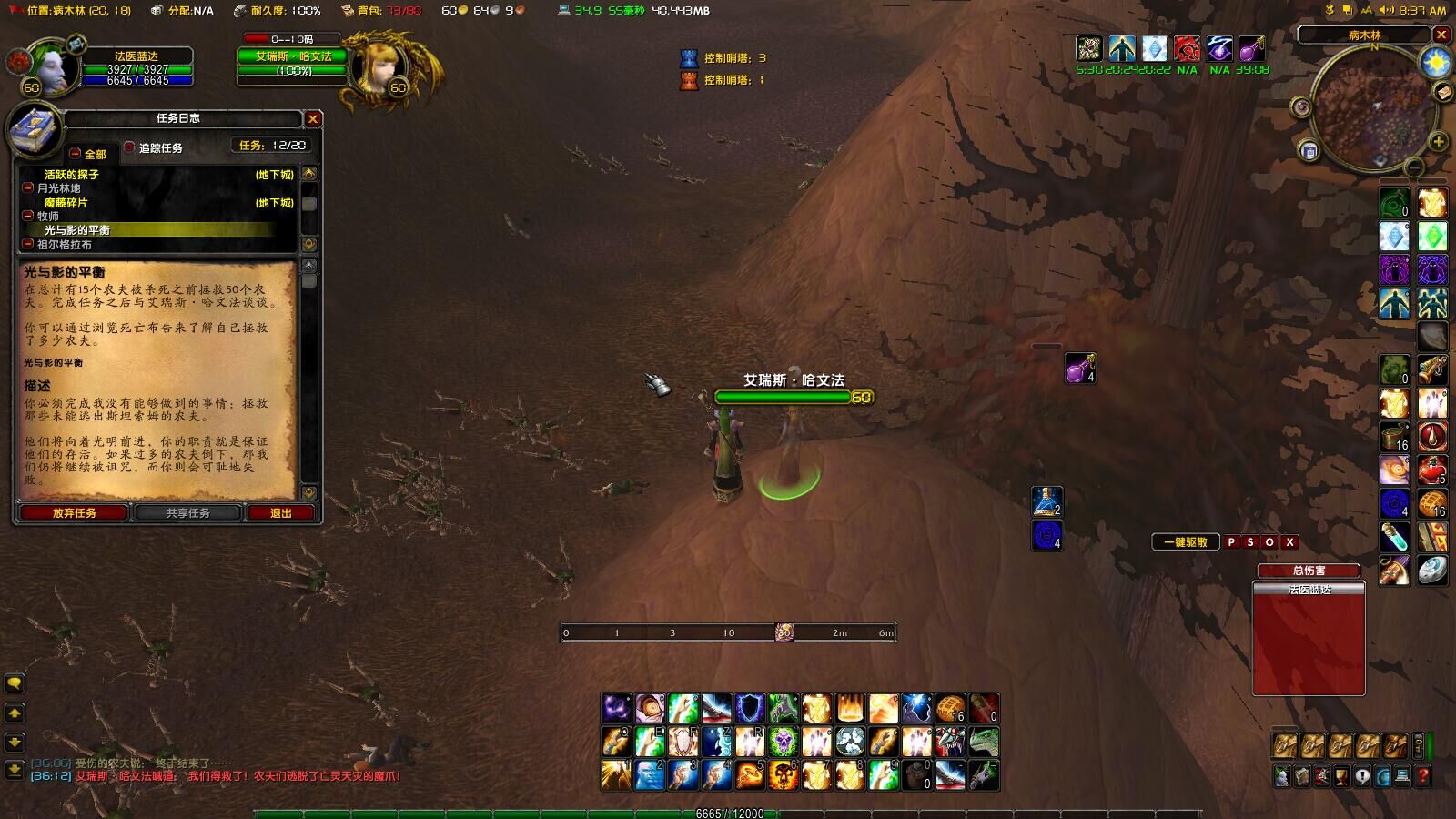The height and width of the screenshot is (819, 1456).
Task: Select the 魔藤碎片 quest entry
Action: tap(66, 203)
